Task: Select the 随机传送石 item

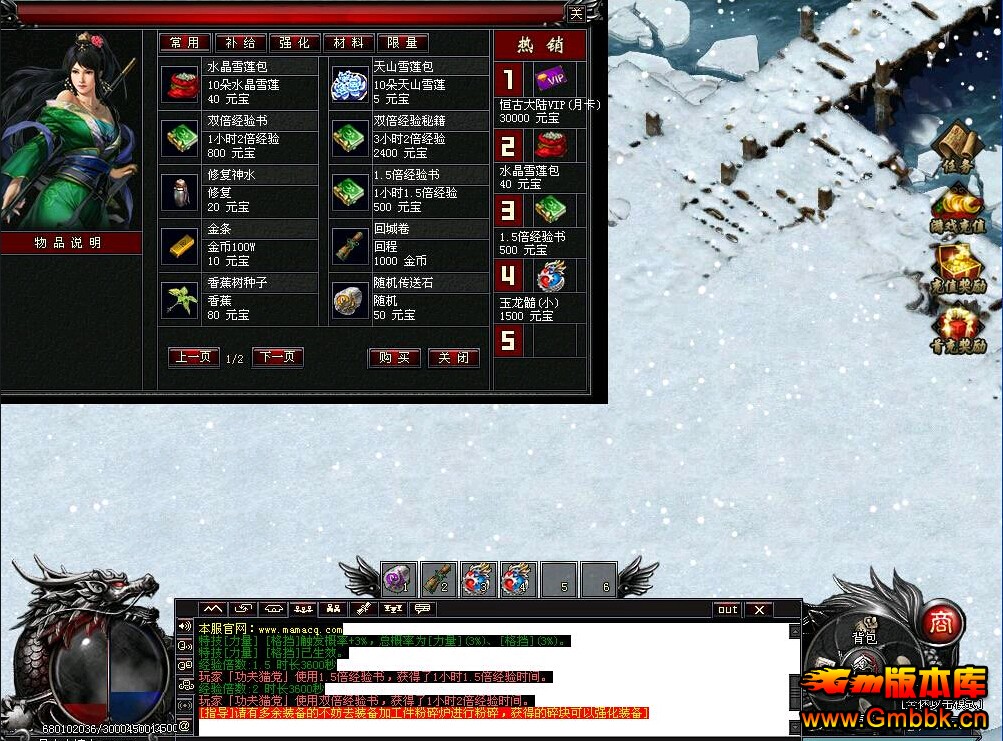Action: pyautogui.click(x=350, y=300)
